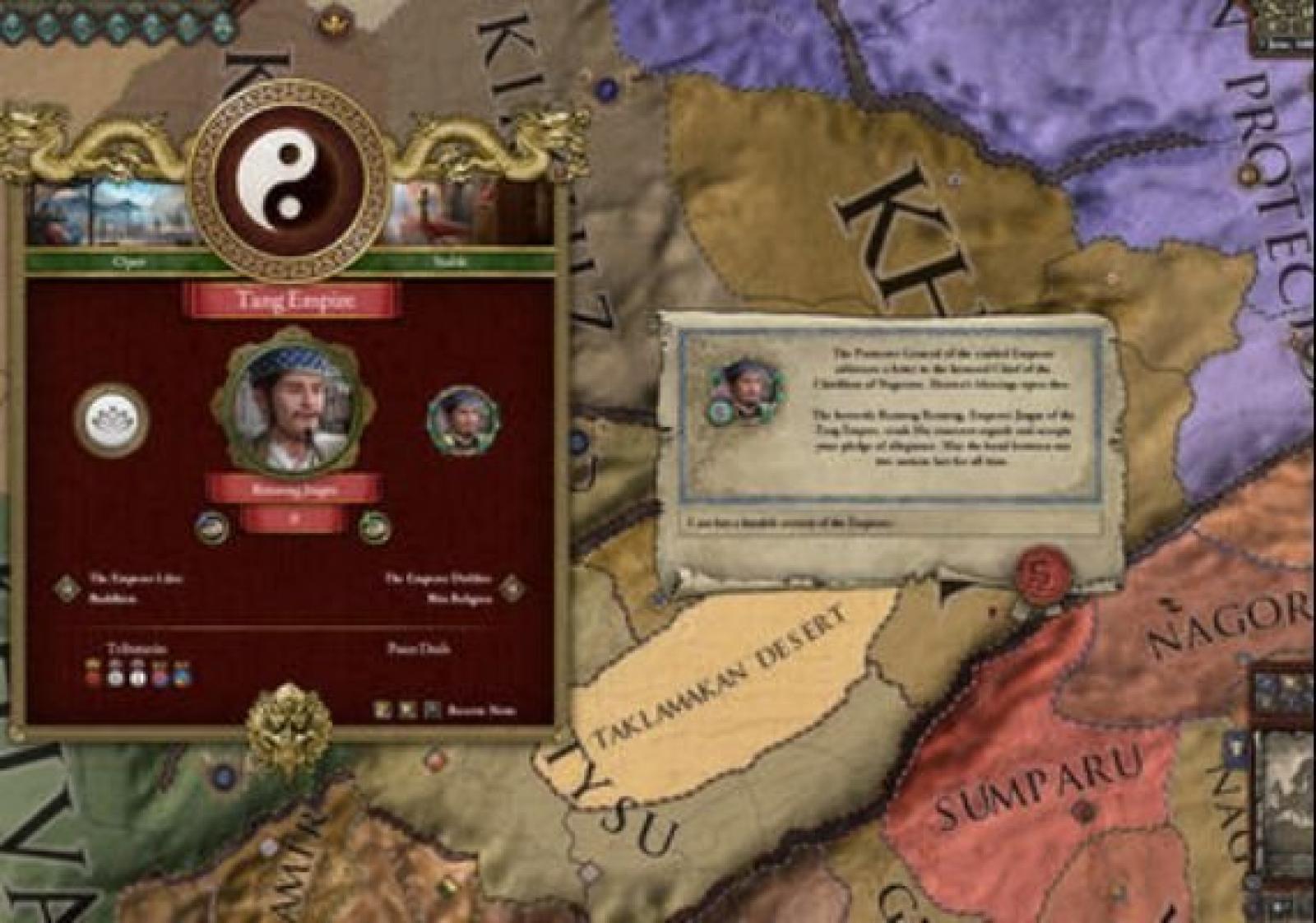Click the blue round icon left of the grace banner
1316x923 pixels.
(x=212, y=527)
